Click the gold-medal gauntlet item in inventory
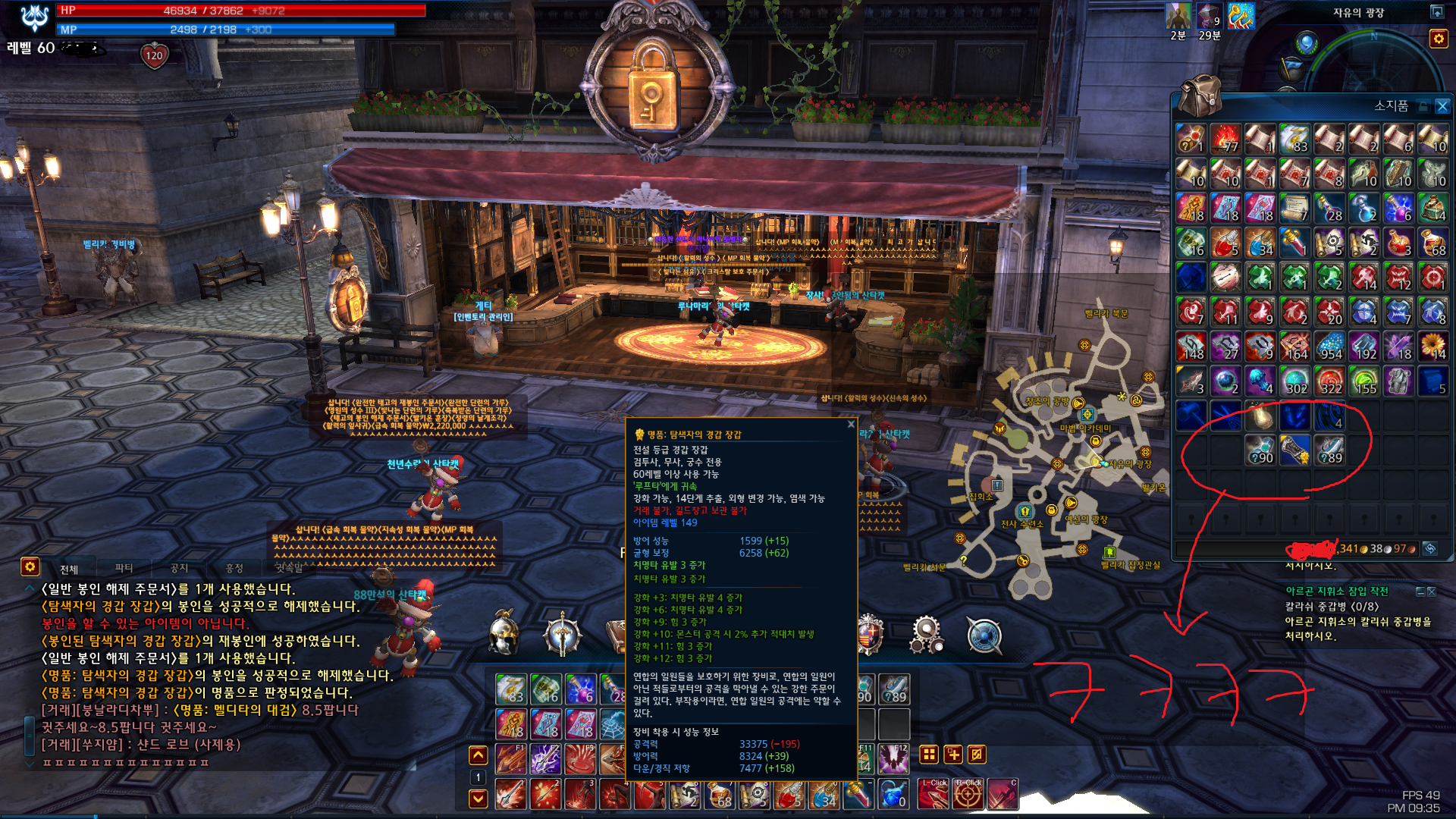This screenshot has height=819, width=1456. click(1294, 450)
